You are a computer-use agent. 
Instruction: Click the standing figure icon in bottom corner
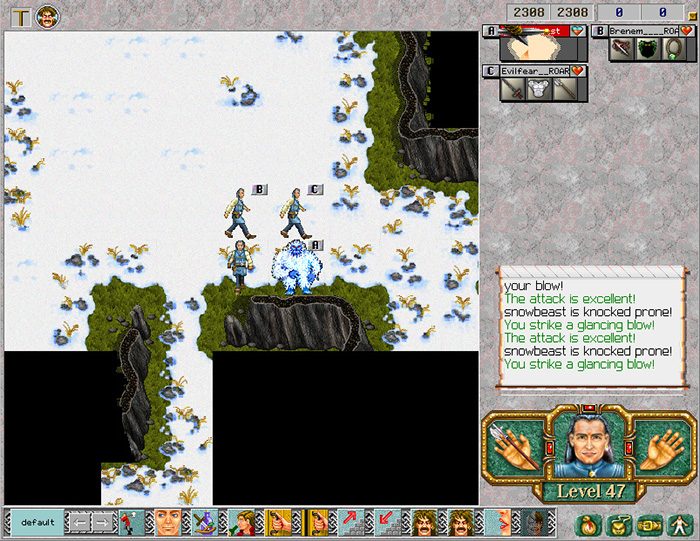pos(682,523)
